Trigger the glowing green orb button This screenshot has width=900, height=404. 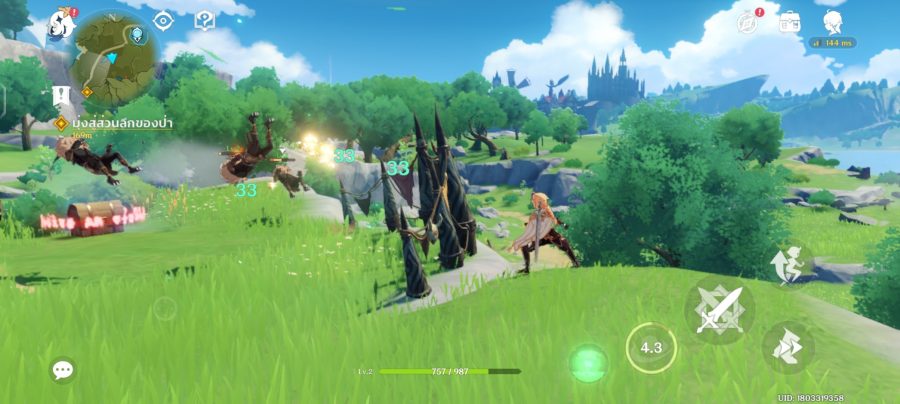click(588, 362)
